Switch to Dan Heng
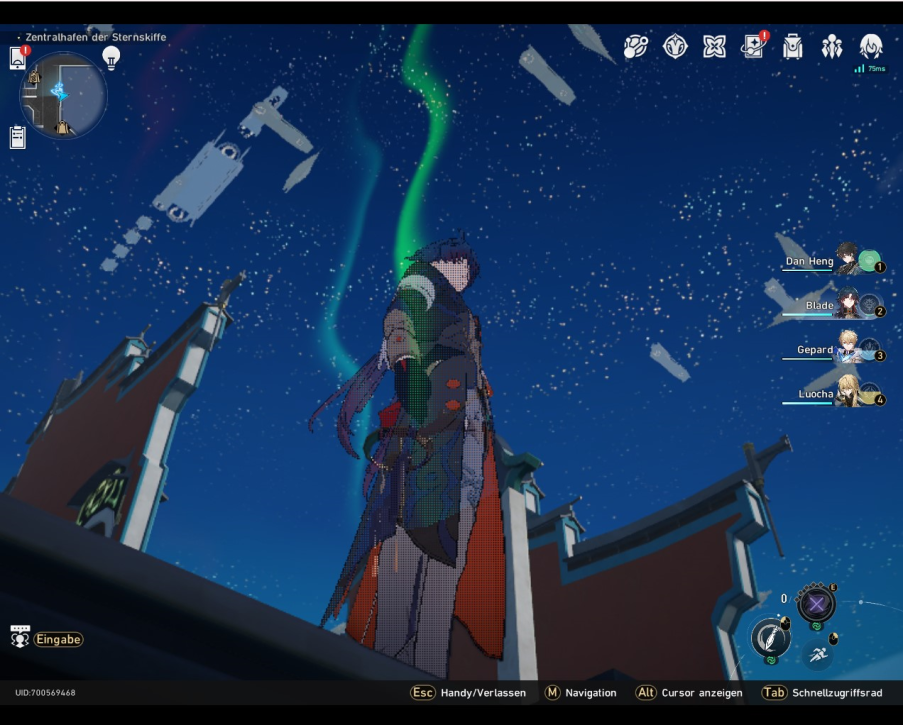 846,262
